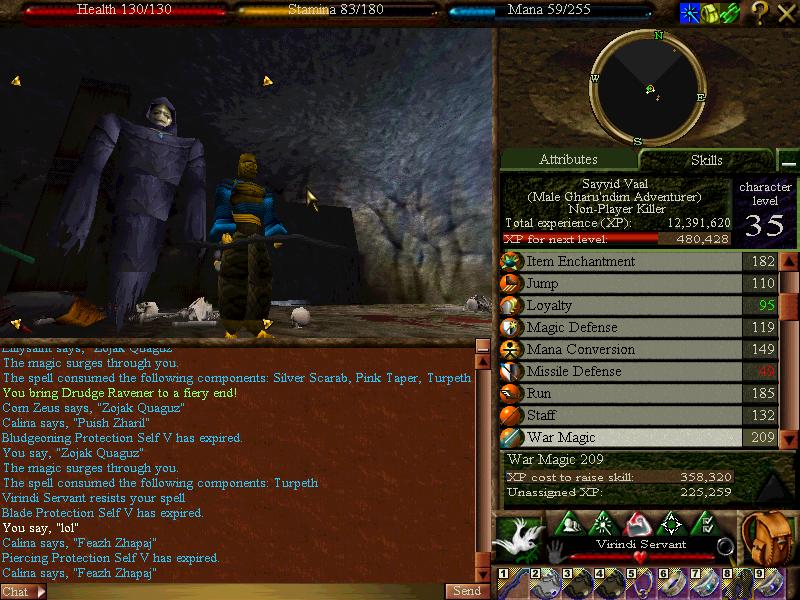Viewport: 800px width, 600px height.
Task: Close the game with the yellow X
Action: (x=785, y=13)
